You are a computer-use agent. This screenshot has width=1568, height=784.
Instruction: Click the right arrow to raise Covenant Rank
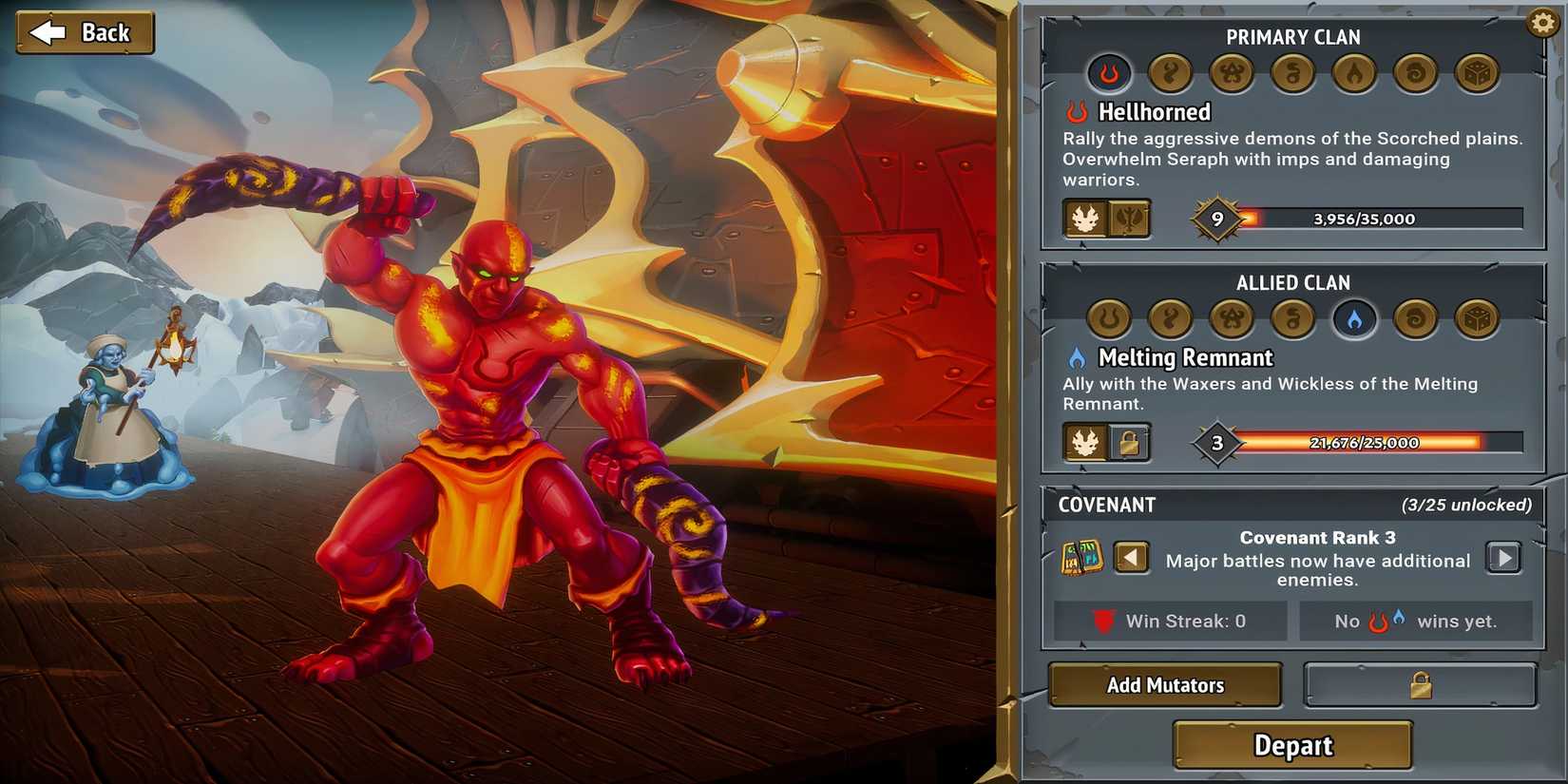pyautogui.click(x=1504, y=558)
